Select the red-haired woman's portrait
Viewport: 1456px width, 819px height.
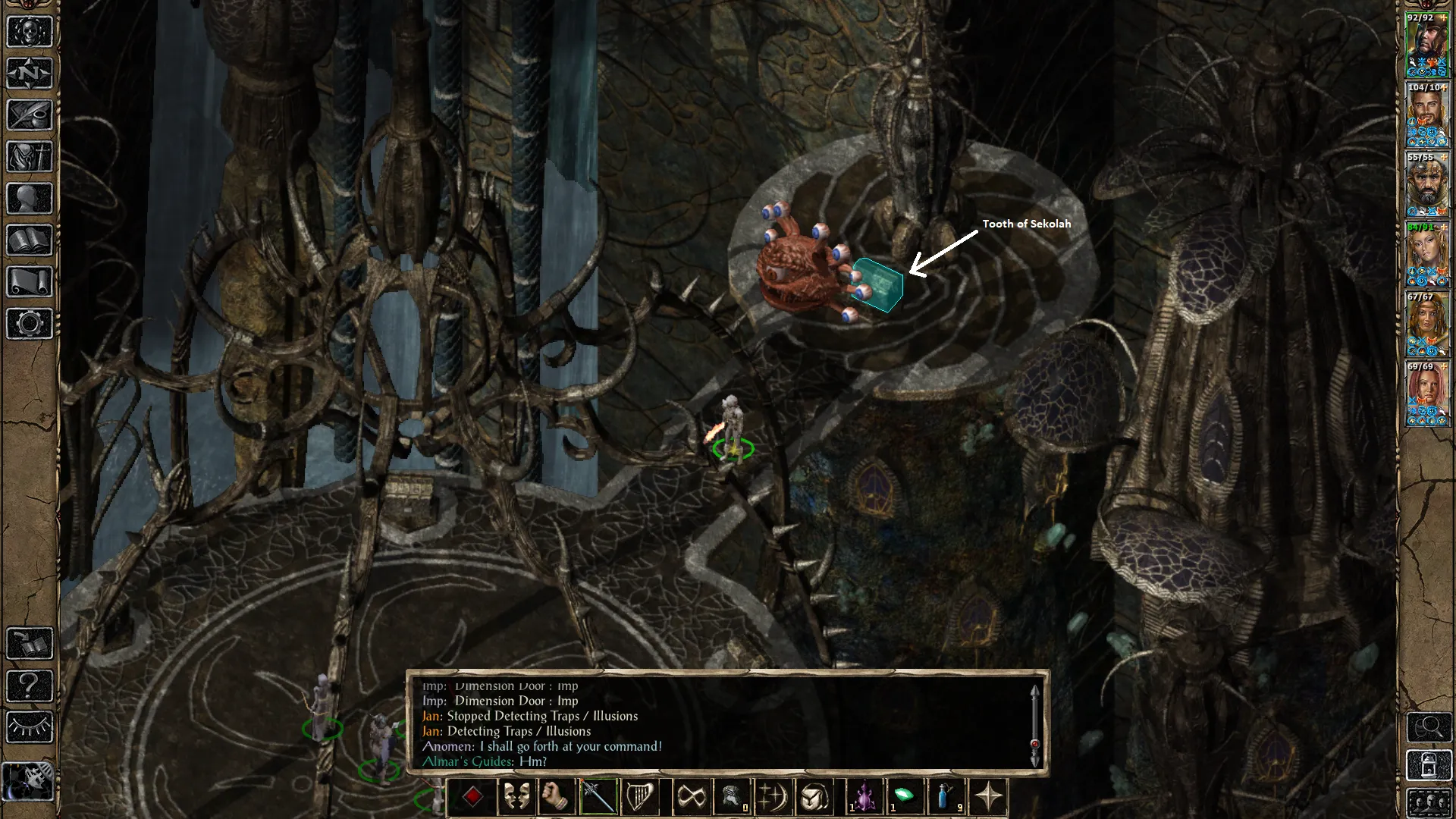[1426, 394]
